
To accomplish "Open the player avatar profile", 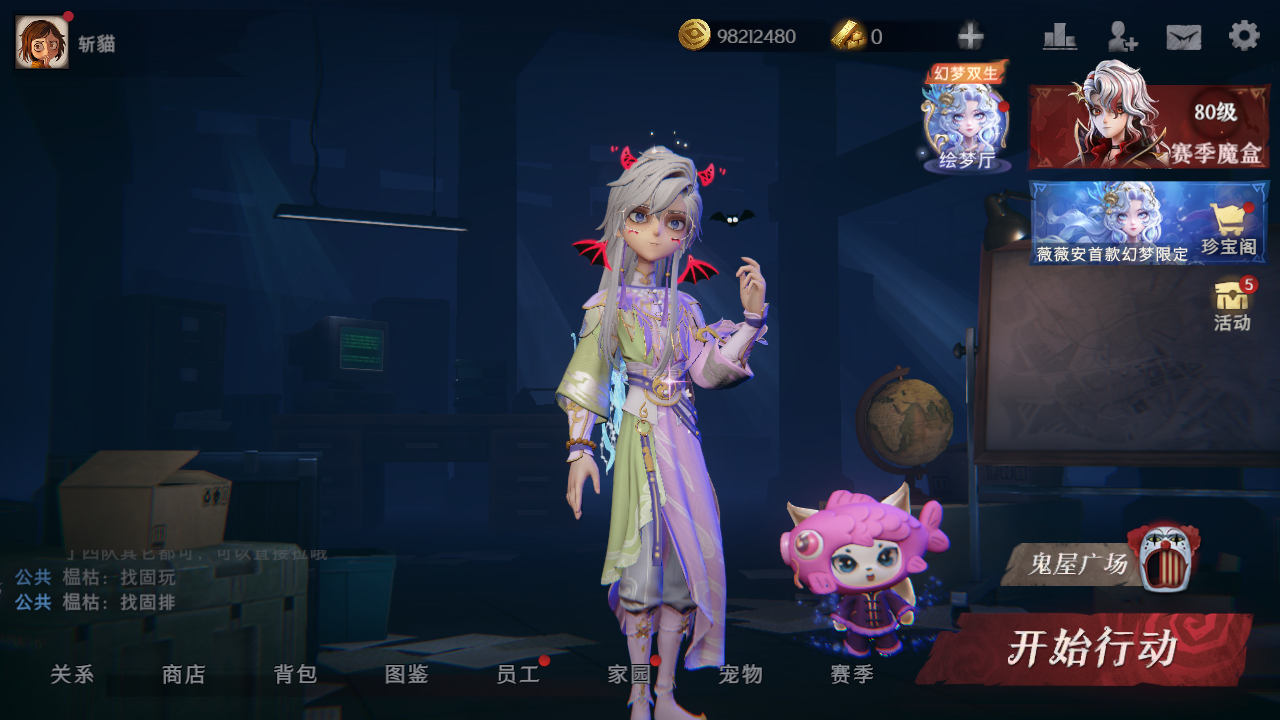I will (42, 42).
